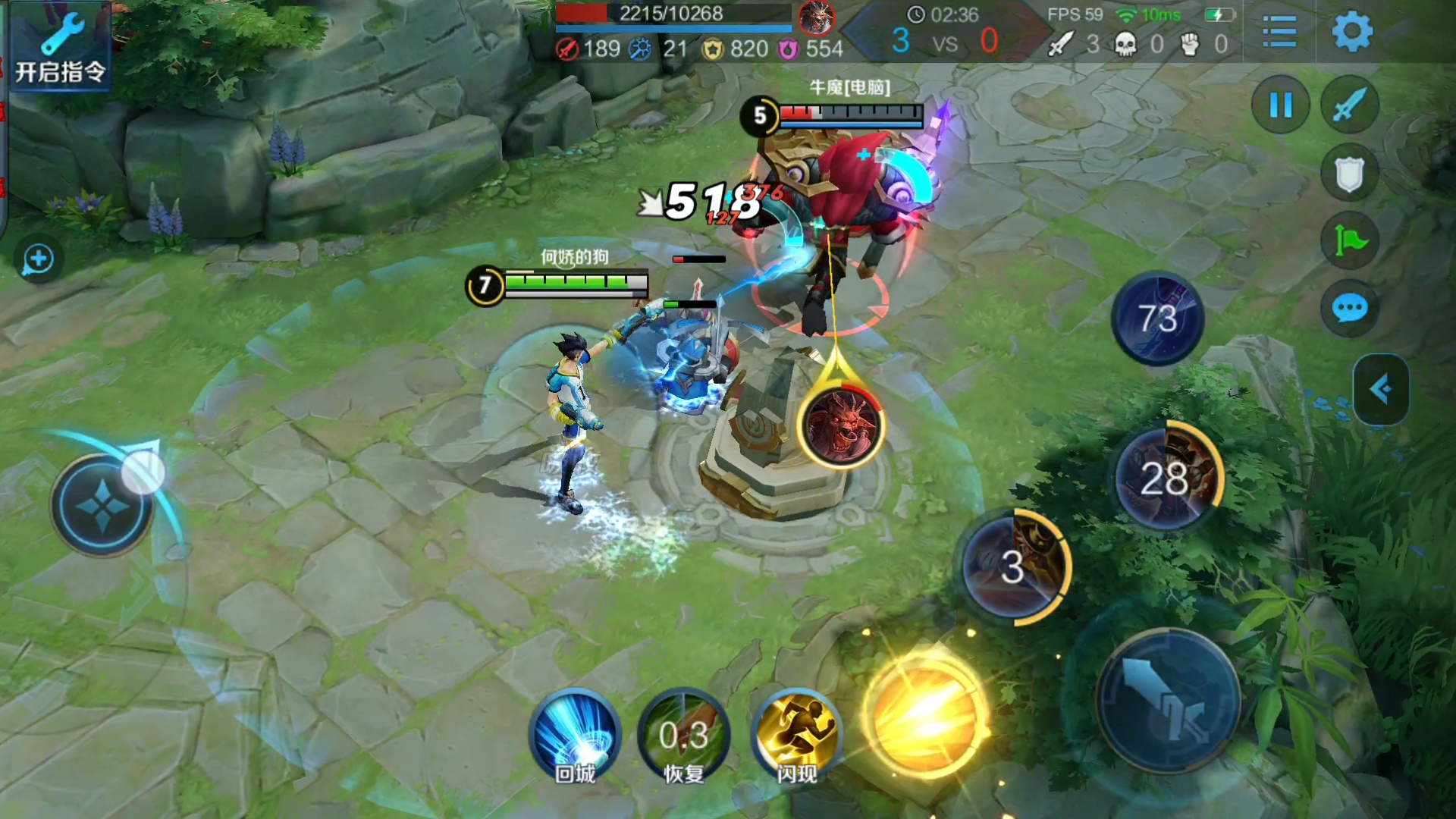Select the skill showing cooldown 3

(1014, 566)
